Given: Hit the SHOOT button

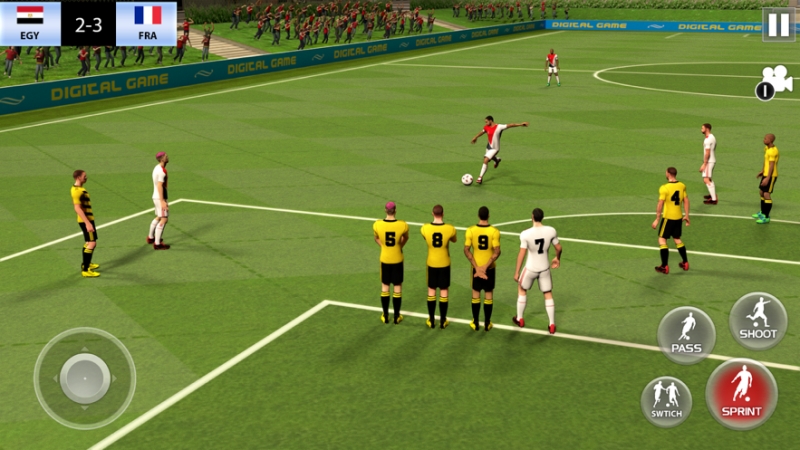Looking at the screenshot, I should 758,320.
